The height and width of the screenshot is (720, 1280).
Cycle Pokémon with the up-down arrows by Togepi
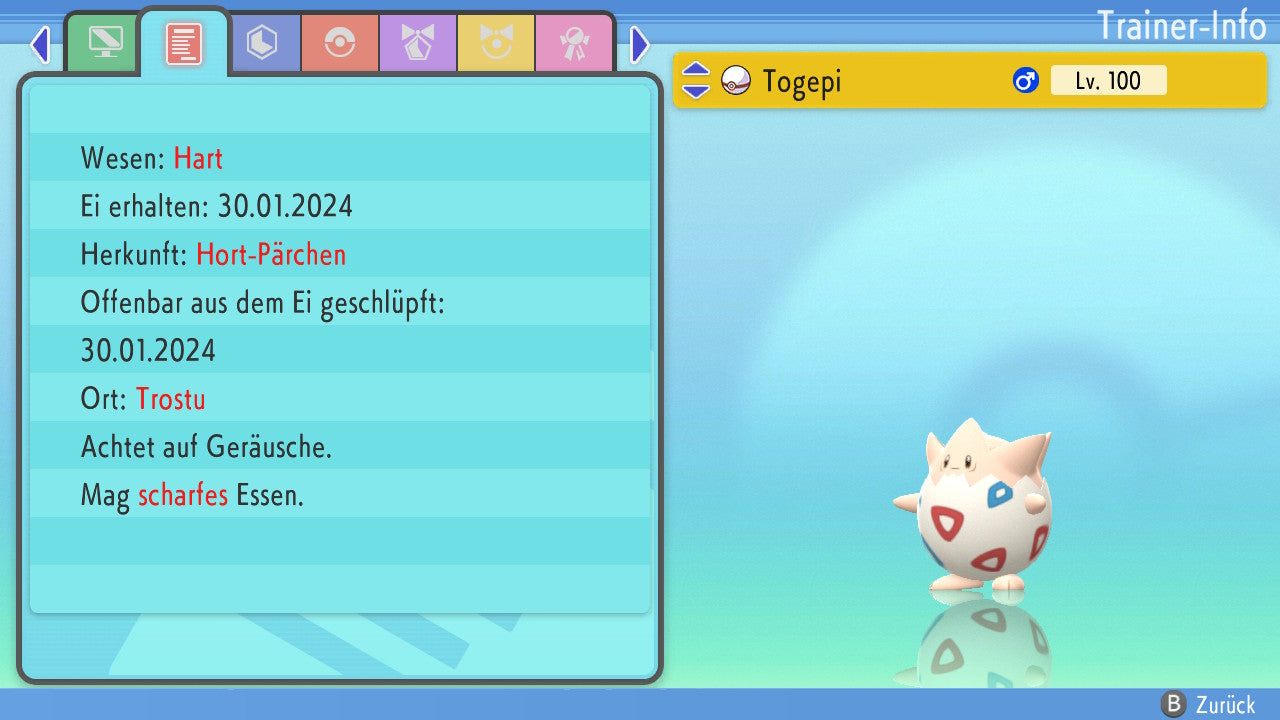click(696, 80)
